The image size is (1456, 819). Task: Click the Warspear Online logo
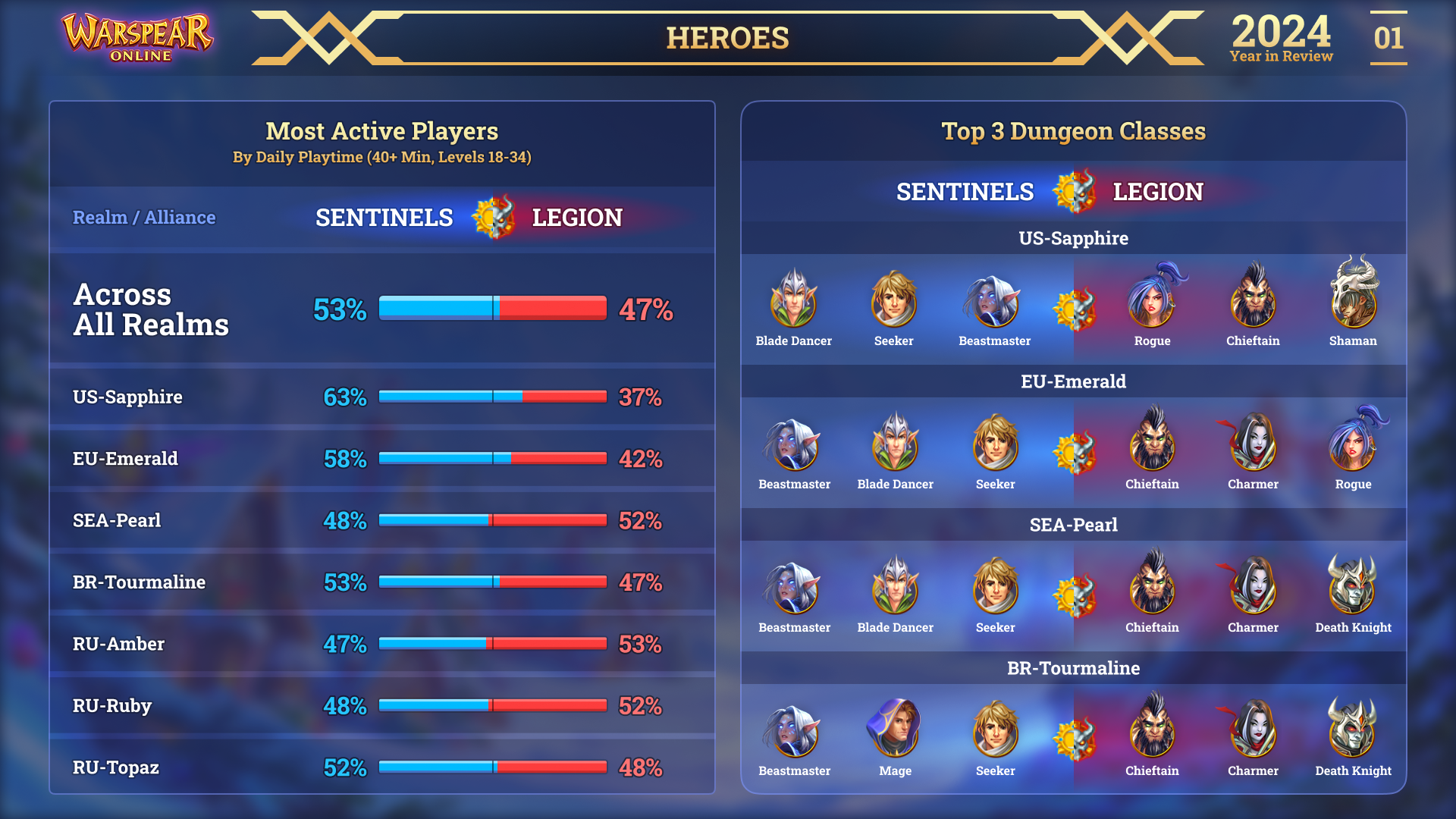(137, 36)
